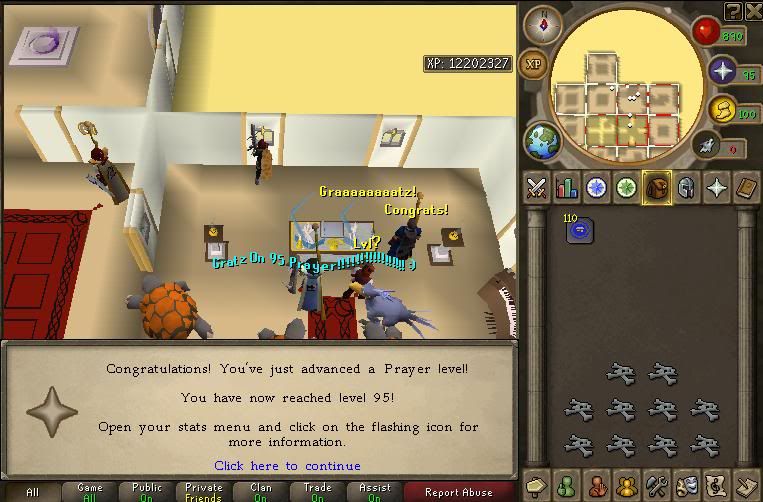Open the options wrench-and-hammer tab
763x502 pixels.
coord(656,485)
